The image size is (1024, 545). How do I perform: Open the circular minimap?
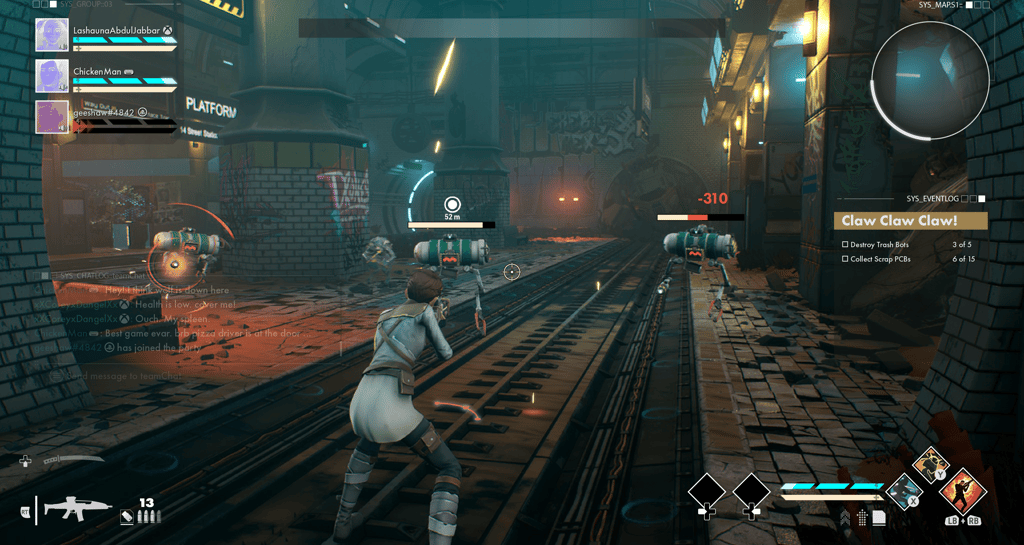930,81
